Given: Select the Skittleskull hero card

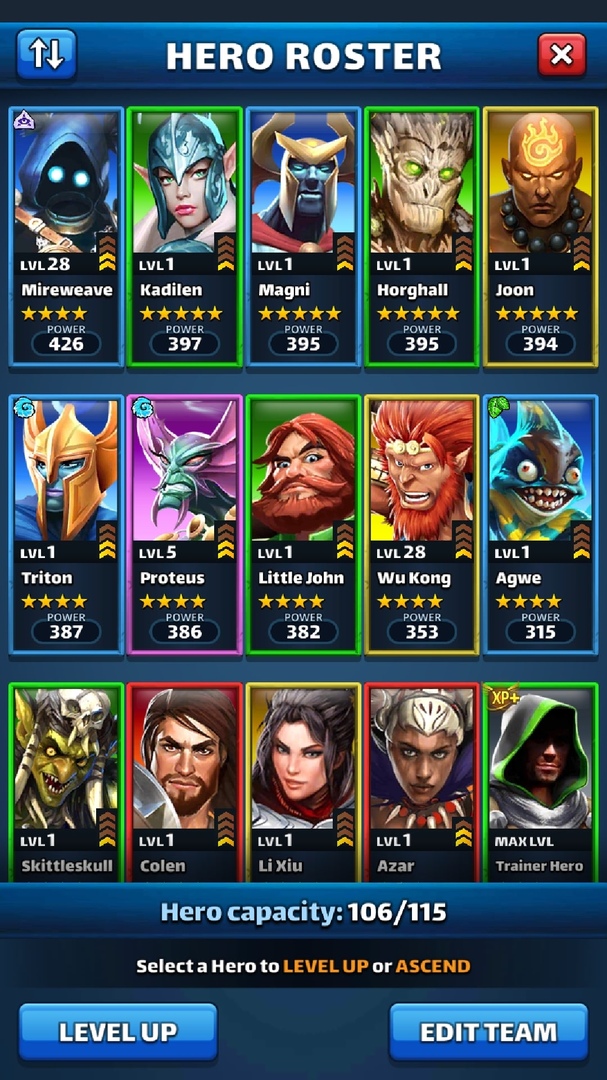Looking at the screenshot, I should [x=66, y=782].
